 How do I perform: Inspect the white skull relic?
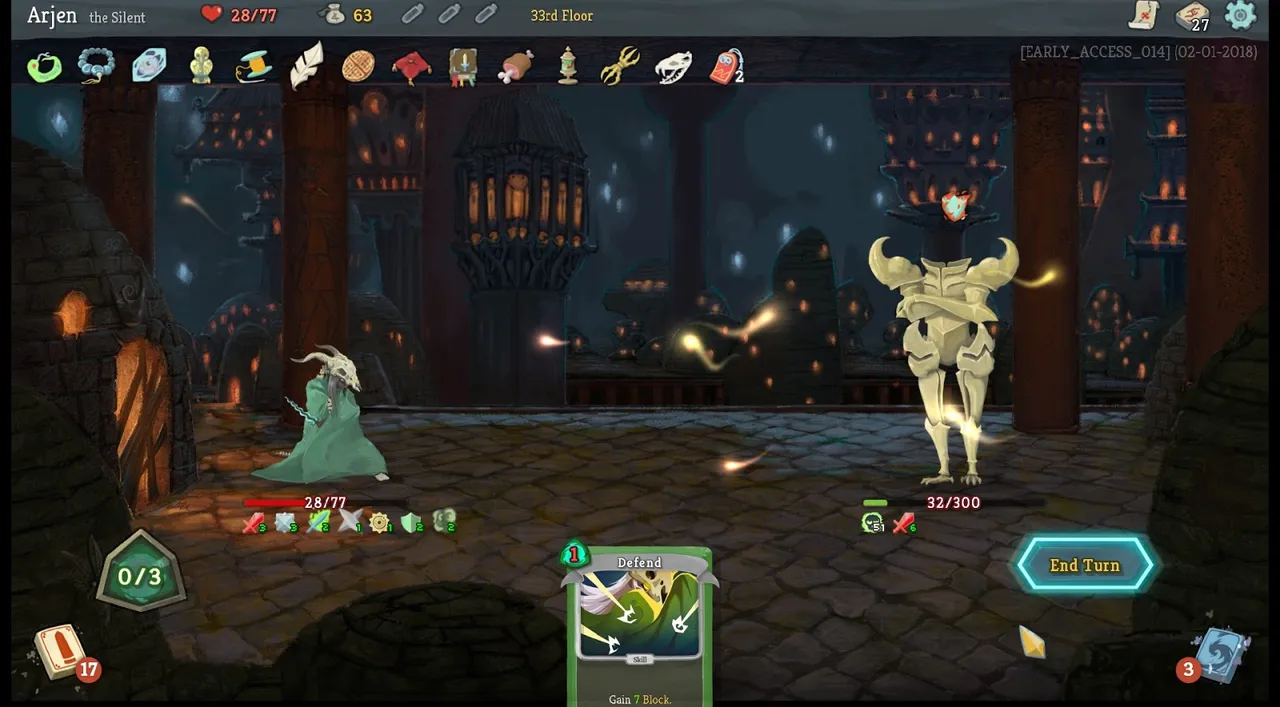(673, 67)
